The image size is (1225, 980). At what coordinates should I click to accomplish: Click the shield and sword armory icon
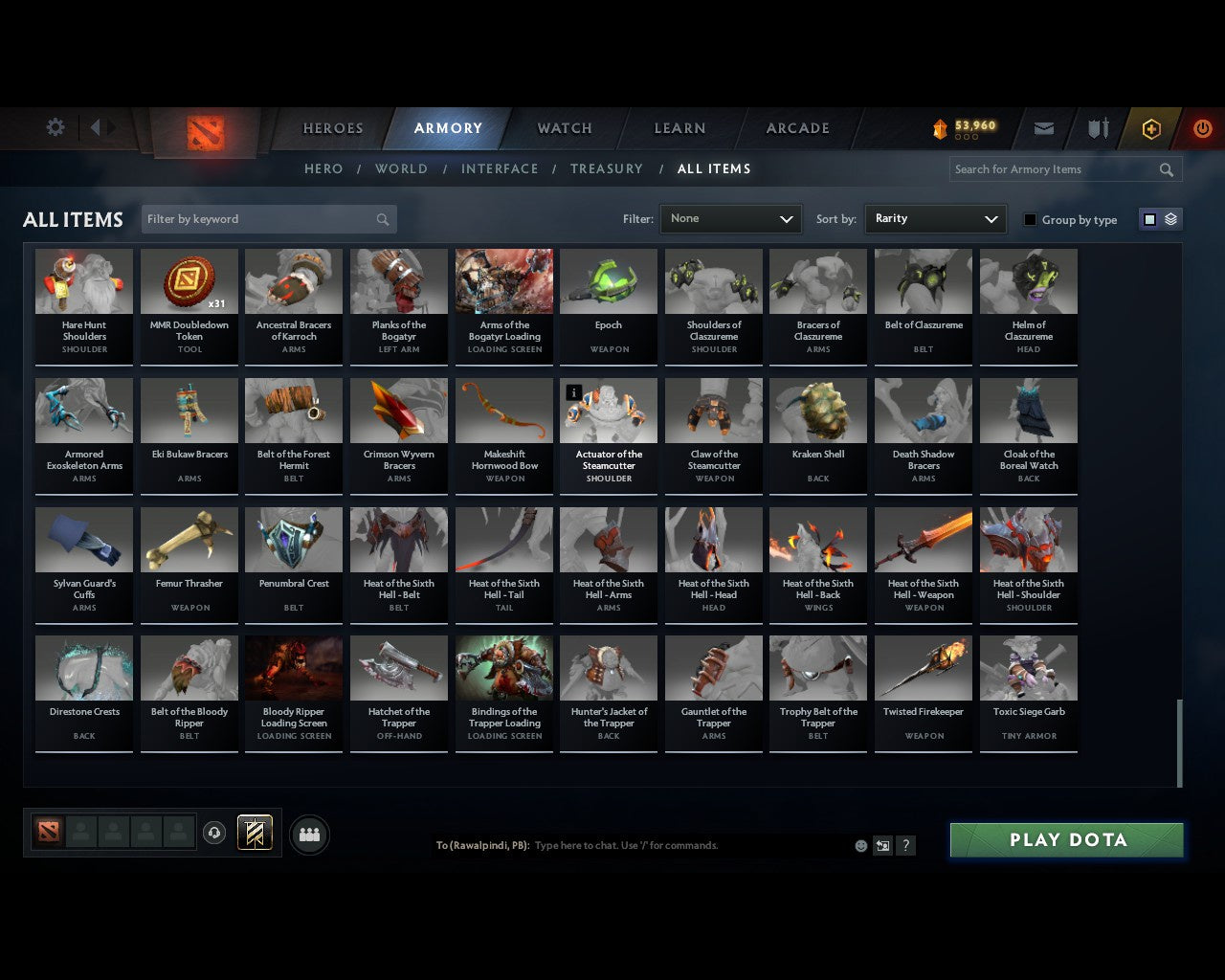tap(1097, 128)
